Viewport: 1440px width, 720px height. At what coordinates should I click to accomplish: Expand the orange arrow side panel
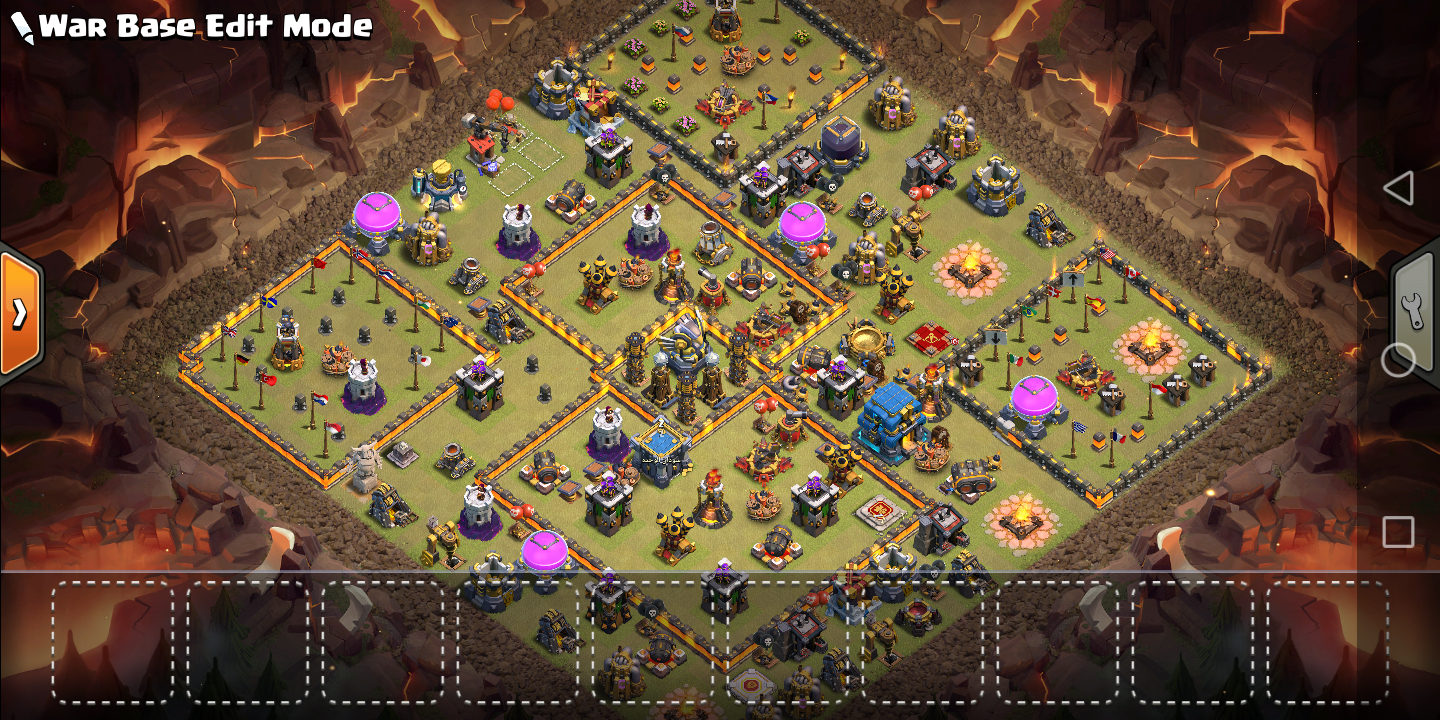click(x=20, y=314)
